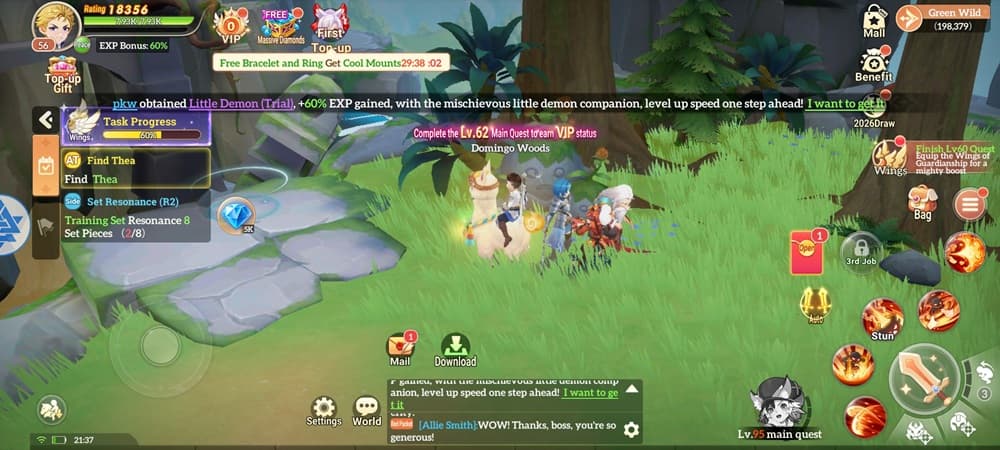Open the World chat channel

[x=367, y=408]
